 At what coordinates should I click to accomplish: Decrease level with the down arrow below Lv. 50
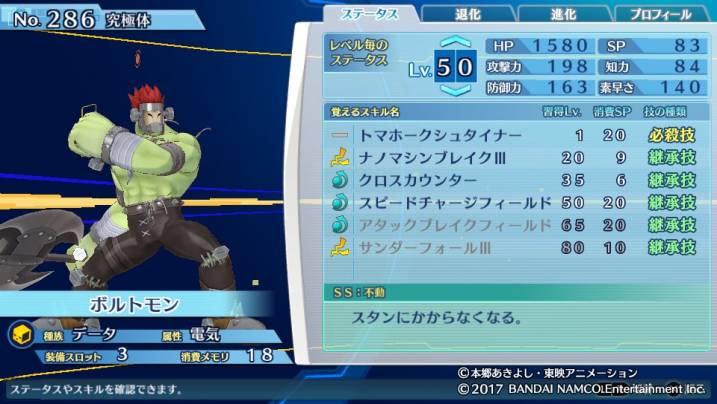(455, 90)
